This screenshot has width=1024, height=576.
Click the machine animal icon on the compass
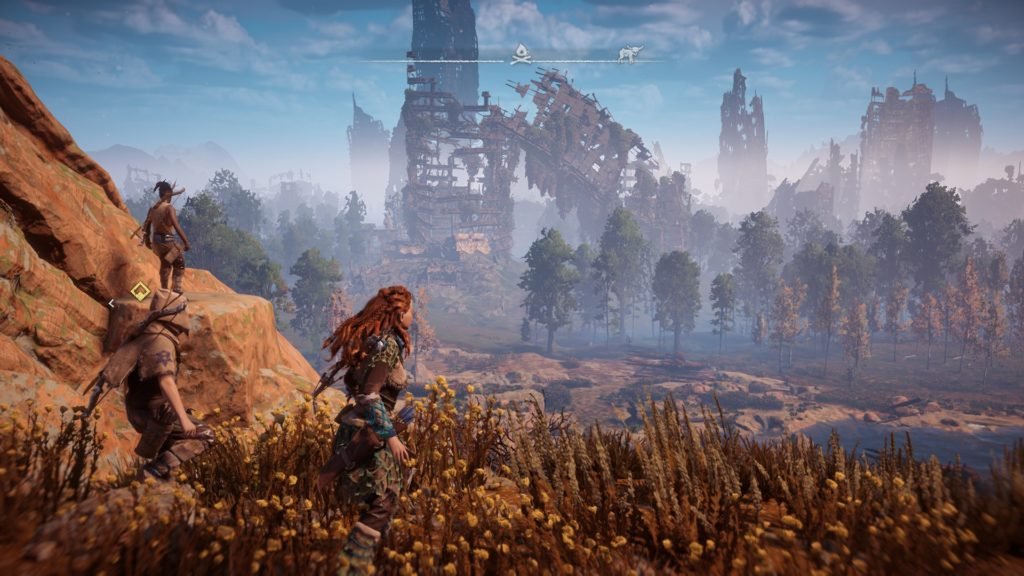[x=629, y=53]
